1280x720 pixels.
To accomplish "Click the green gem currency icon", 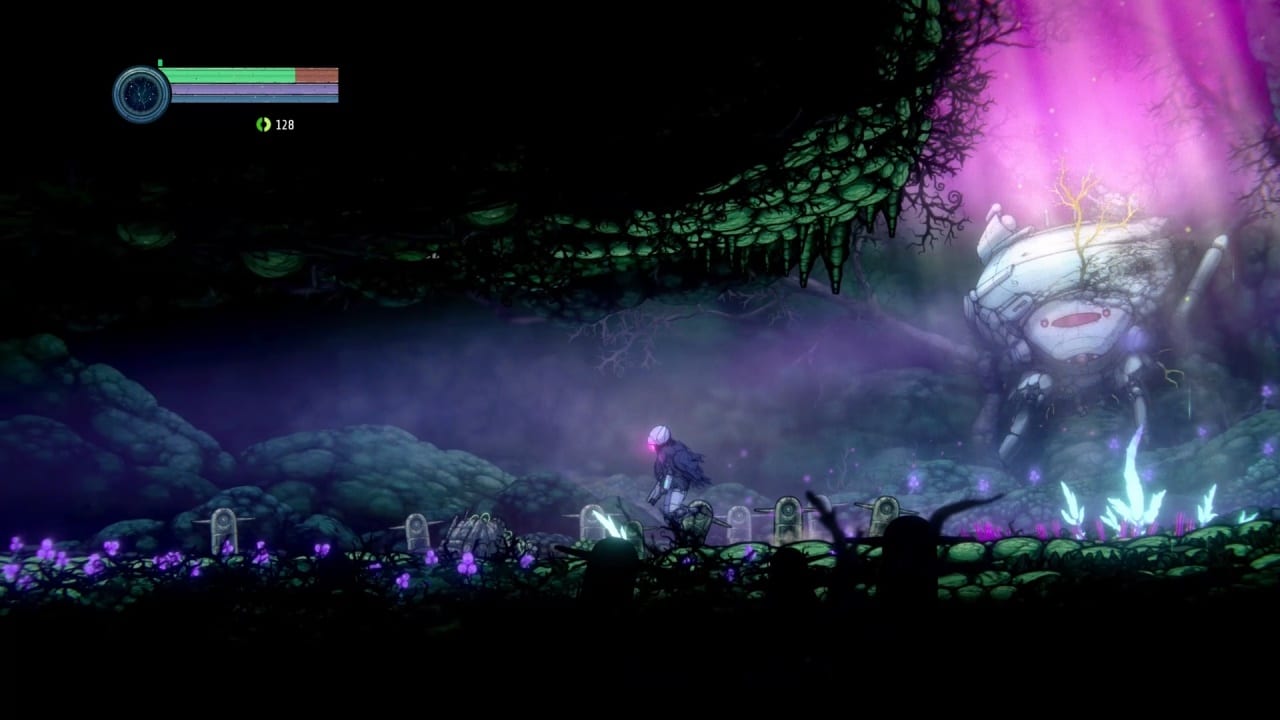I will [263, 125].
